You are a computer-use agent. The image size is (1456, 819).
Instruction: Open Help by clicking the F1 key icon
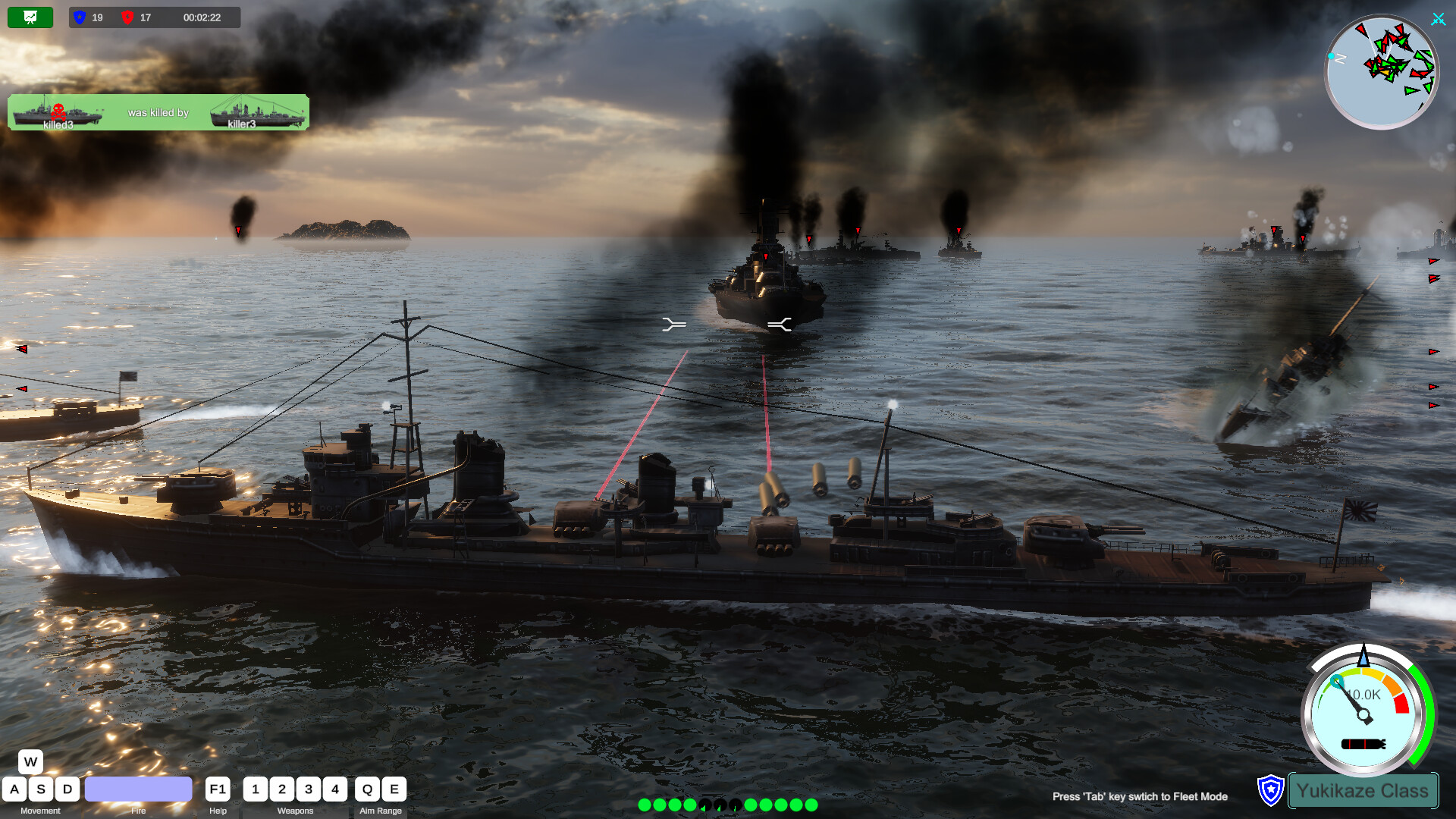coord(217,789)
